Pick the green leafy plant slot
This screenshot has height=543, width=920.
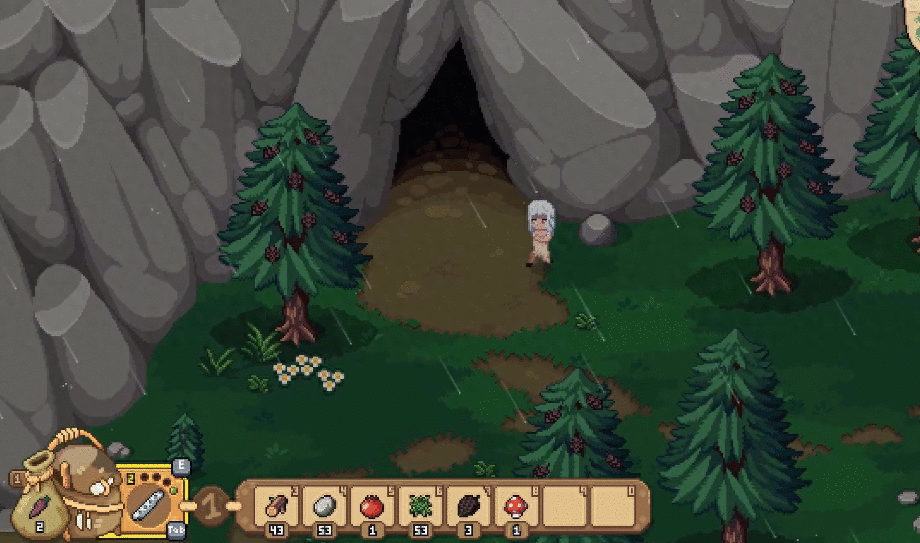420,505
